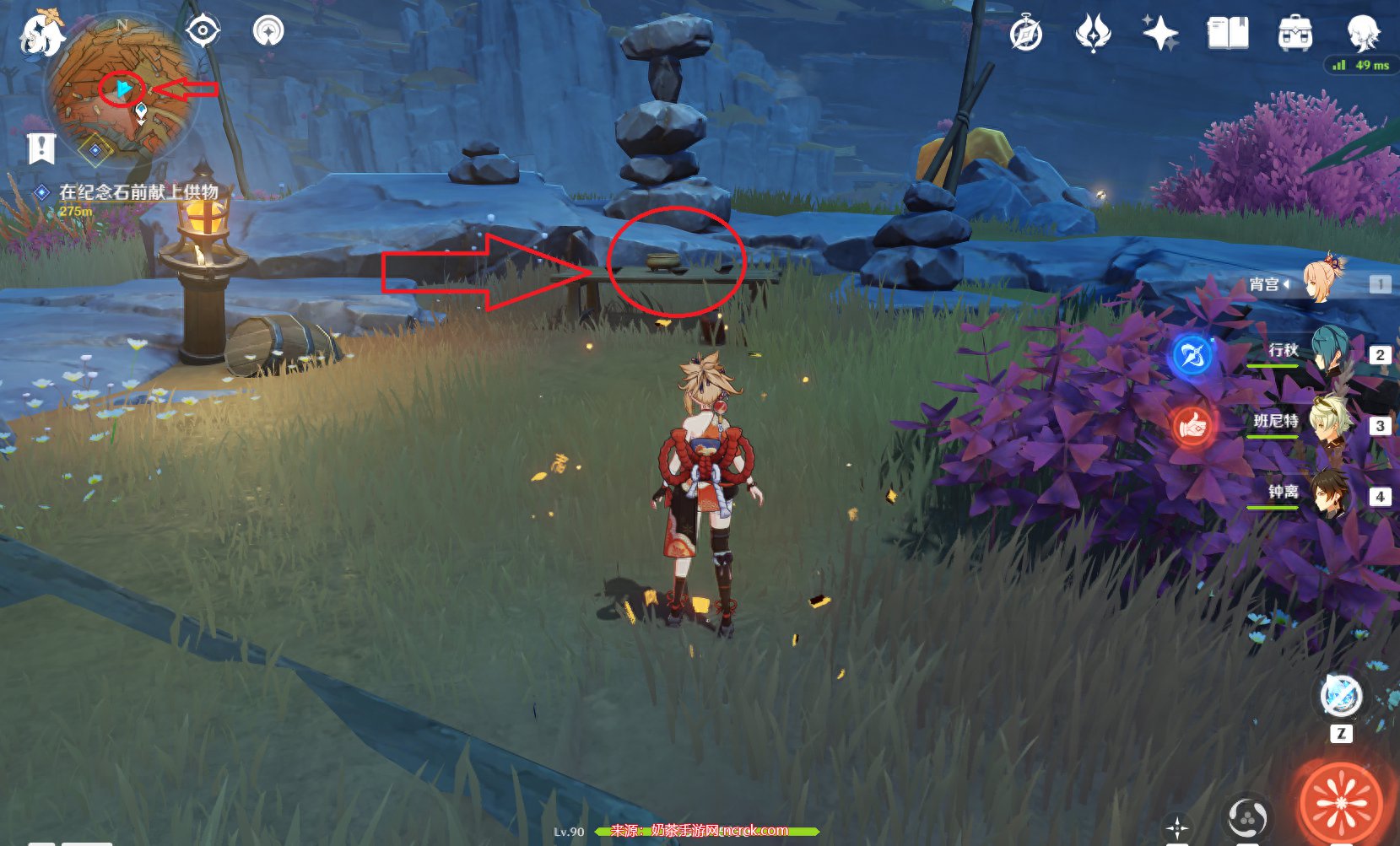The image size is (1400, 846).
Task: Use the gadget icon labeled Z
Action: (1340, 698)
